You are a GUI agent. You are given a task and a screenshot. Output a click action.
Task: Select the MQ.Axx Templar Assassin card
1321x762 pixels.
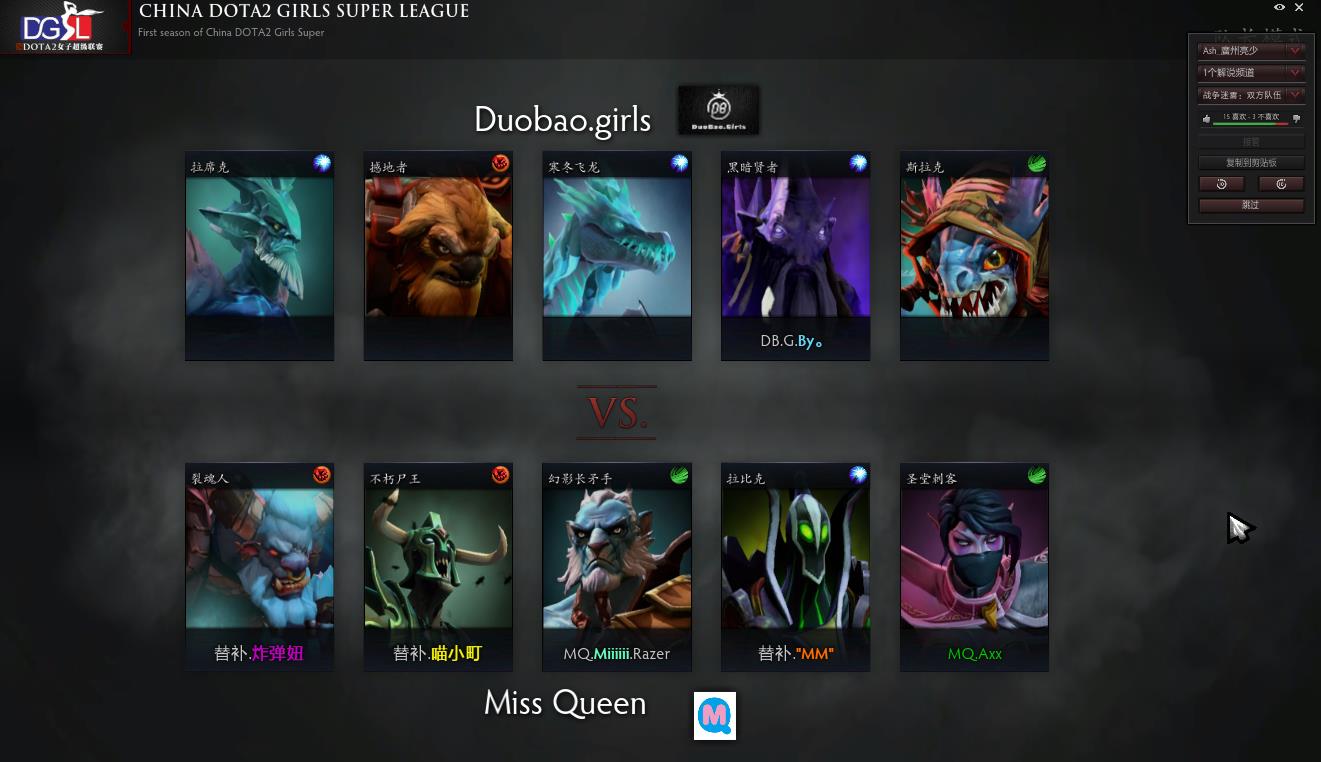(x=974, y=567)
